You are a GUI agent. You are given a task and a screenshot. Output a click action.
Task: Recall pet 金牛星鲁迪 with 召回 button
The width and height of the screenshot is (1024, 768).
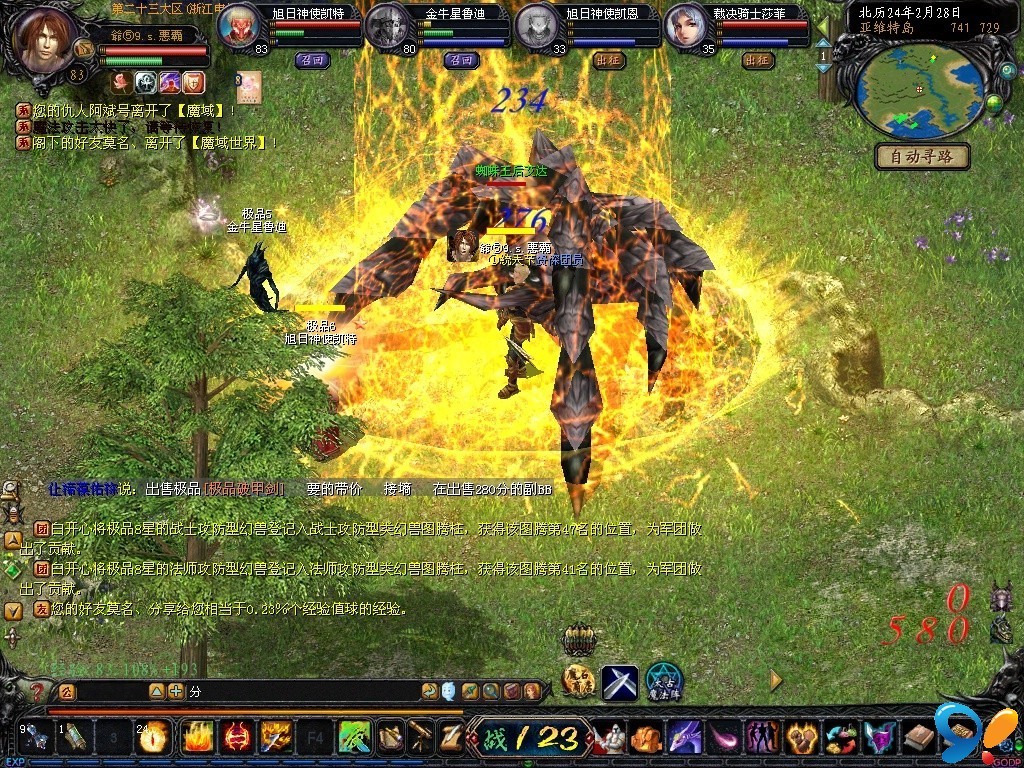[x=462, y=60]
